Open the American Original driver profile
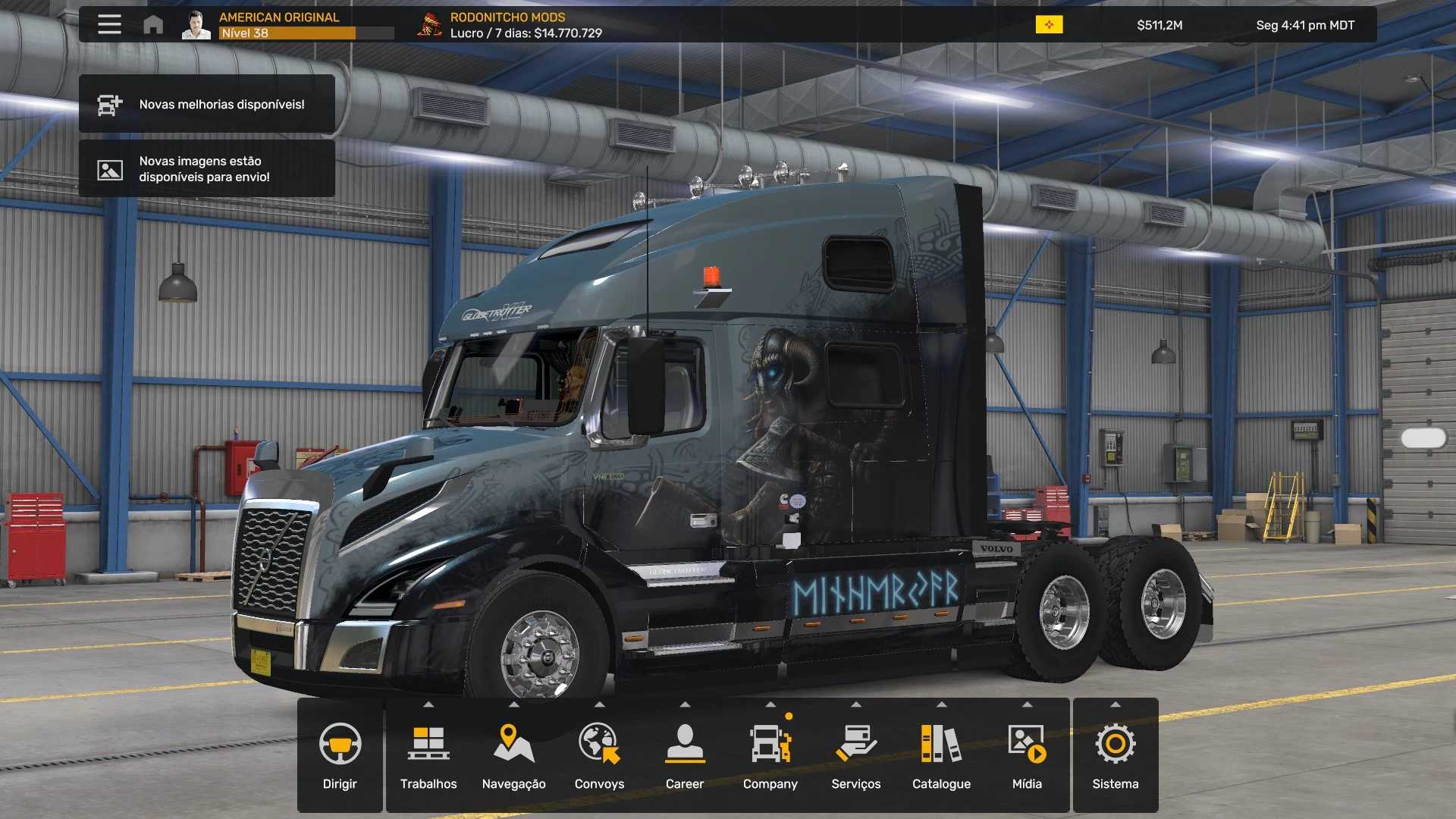Screen dimensions: 1456x819 [x=279, y=24]
